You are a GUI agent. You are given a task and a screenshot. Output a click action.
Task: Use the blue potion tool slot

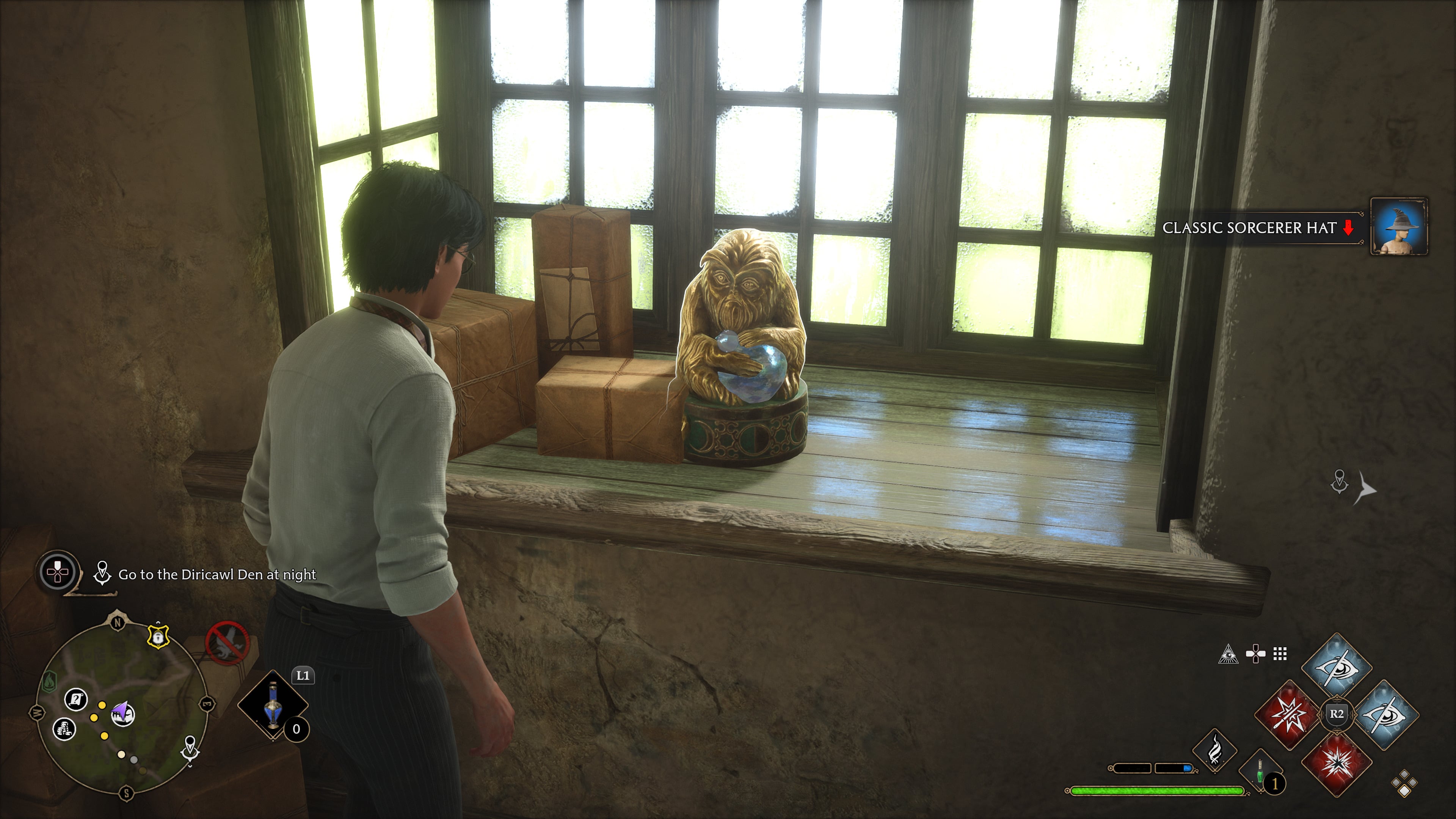(x=273, y=705)
